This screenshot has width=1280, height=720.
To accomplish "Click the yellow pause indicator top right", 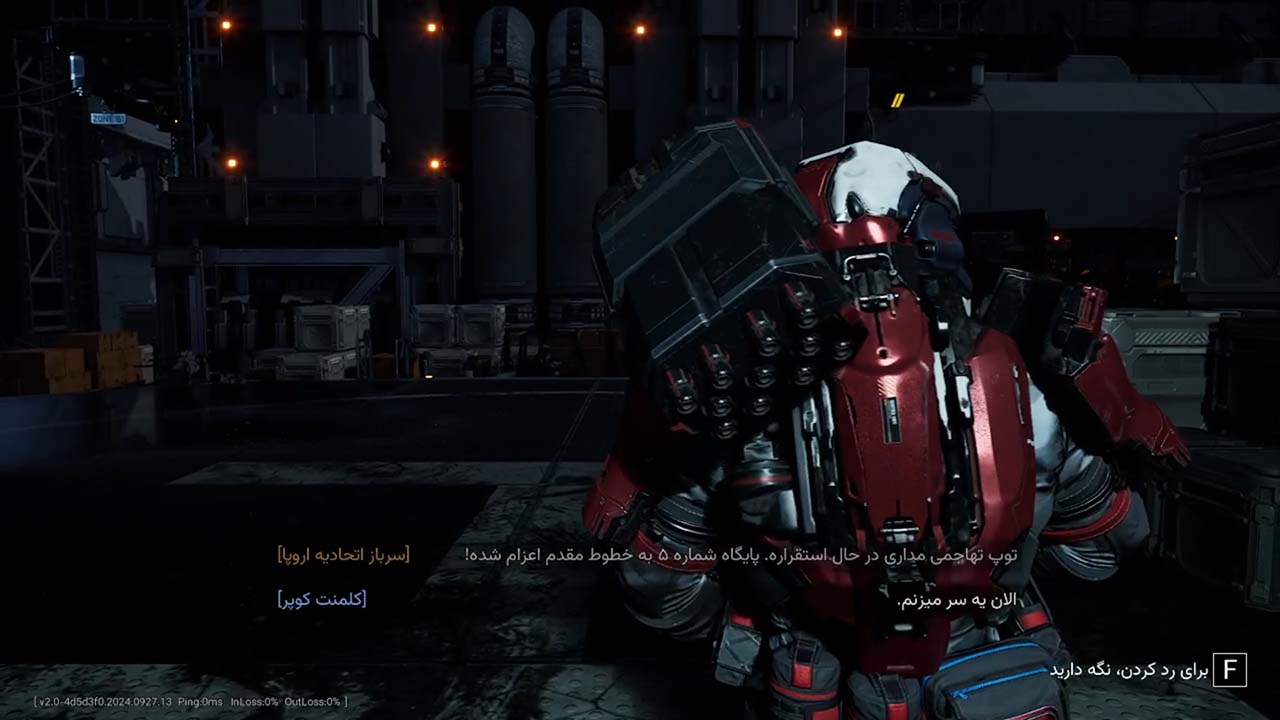I will pyautogui.click(x=897, y=100).
